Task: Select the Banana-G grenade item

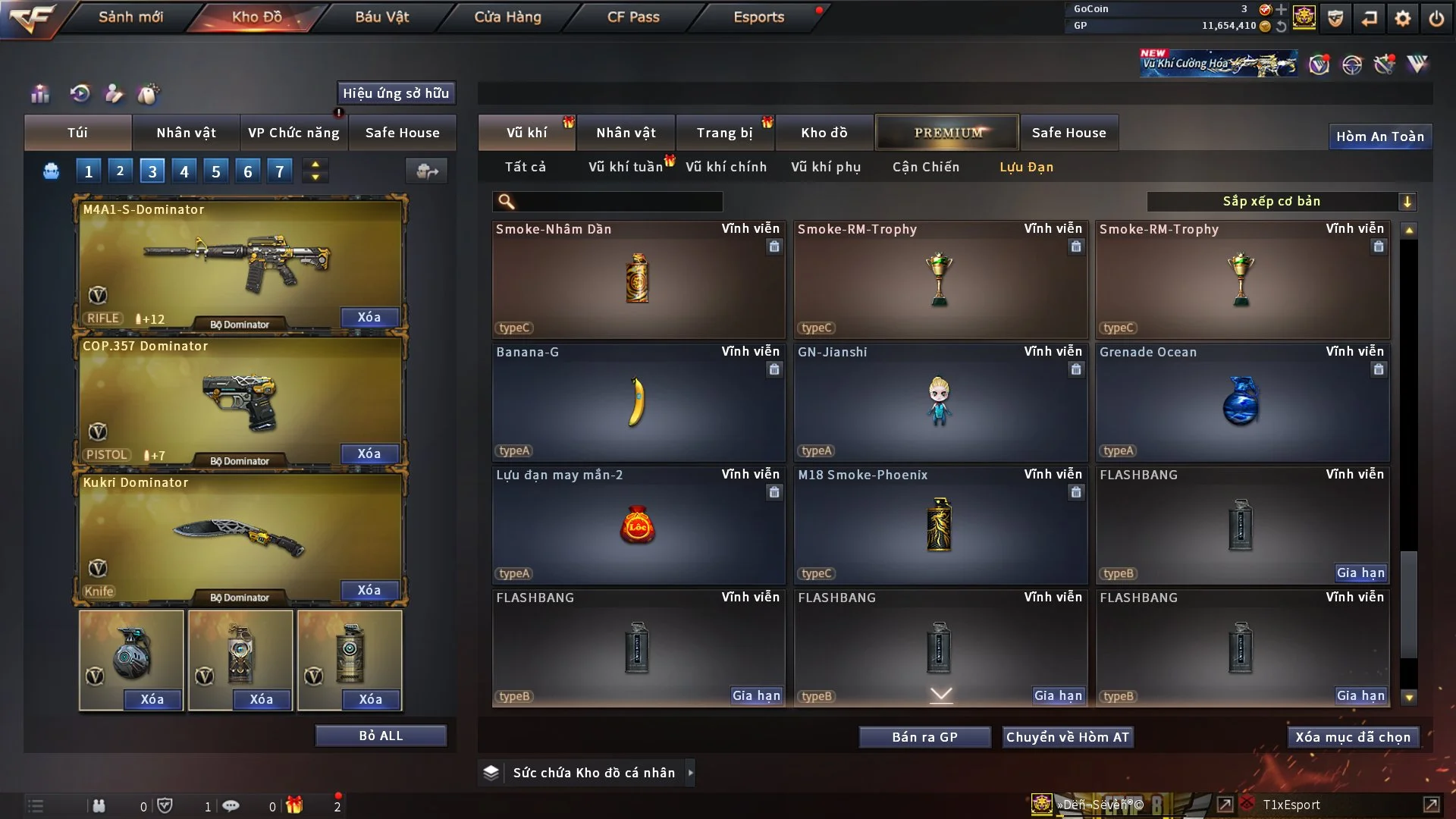Action: pyautogui.click(x=638, y=403)
